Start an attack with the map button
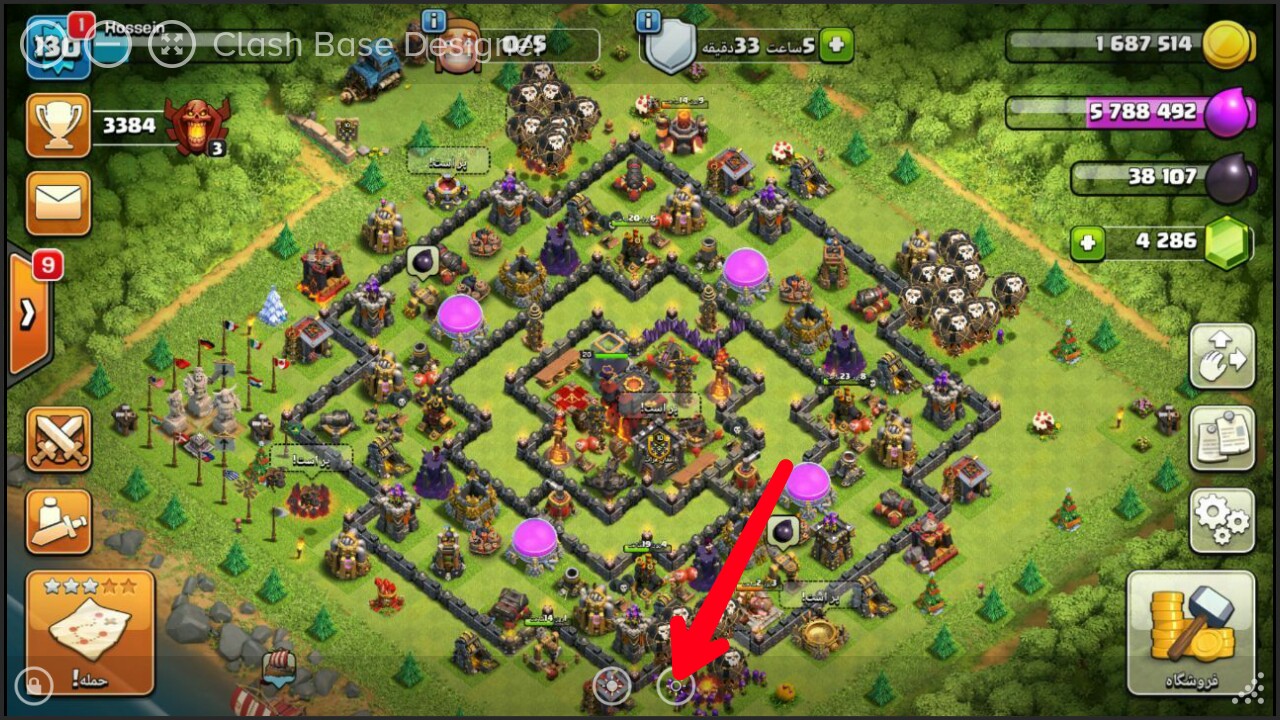Screen dimensions: 1280x720 (90, 632)
